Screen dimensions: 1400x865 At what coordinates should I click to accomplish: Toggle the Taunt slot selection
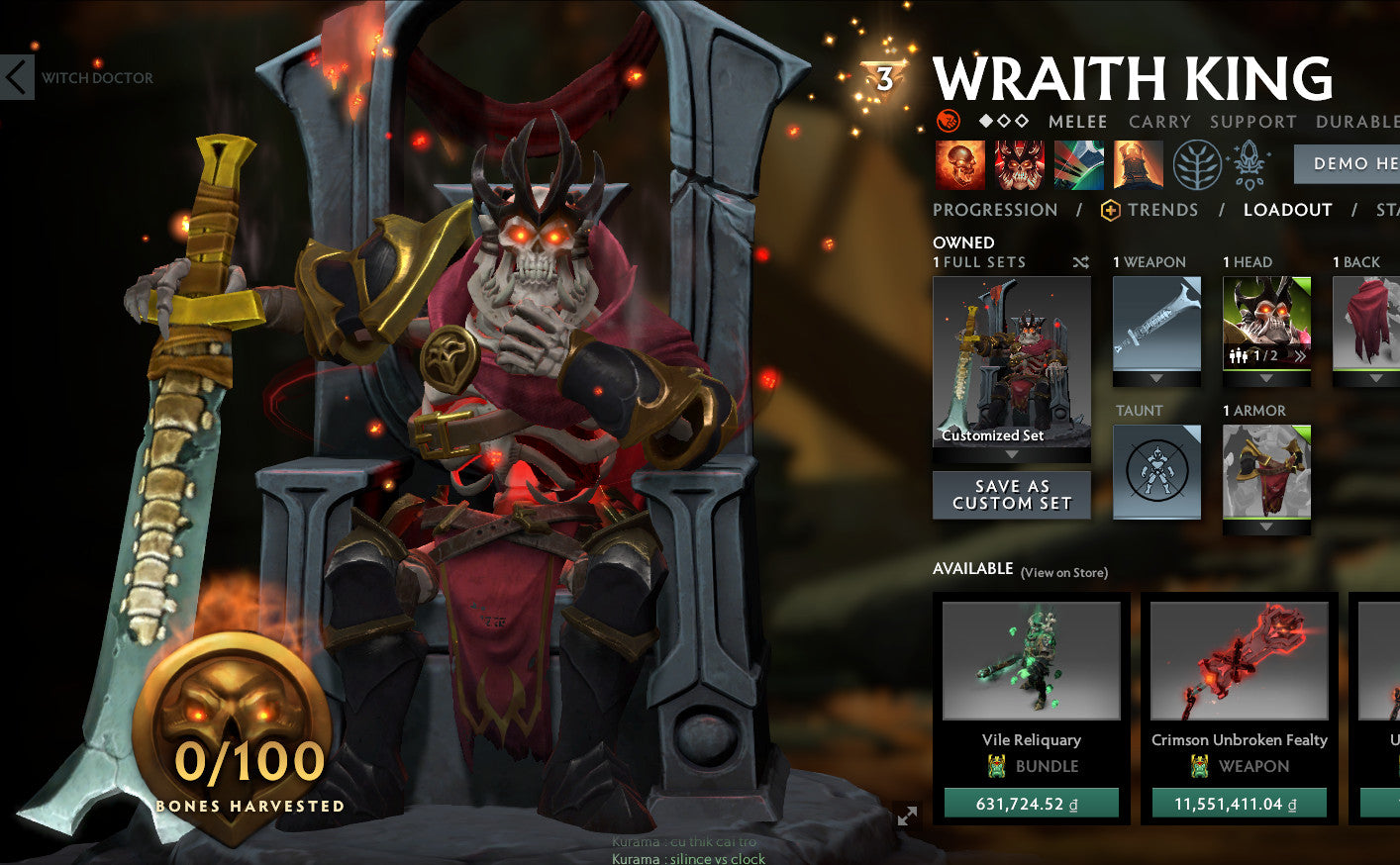coord(1155,472)
